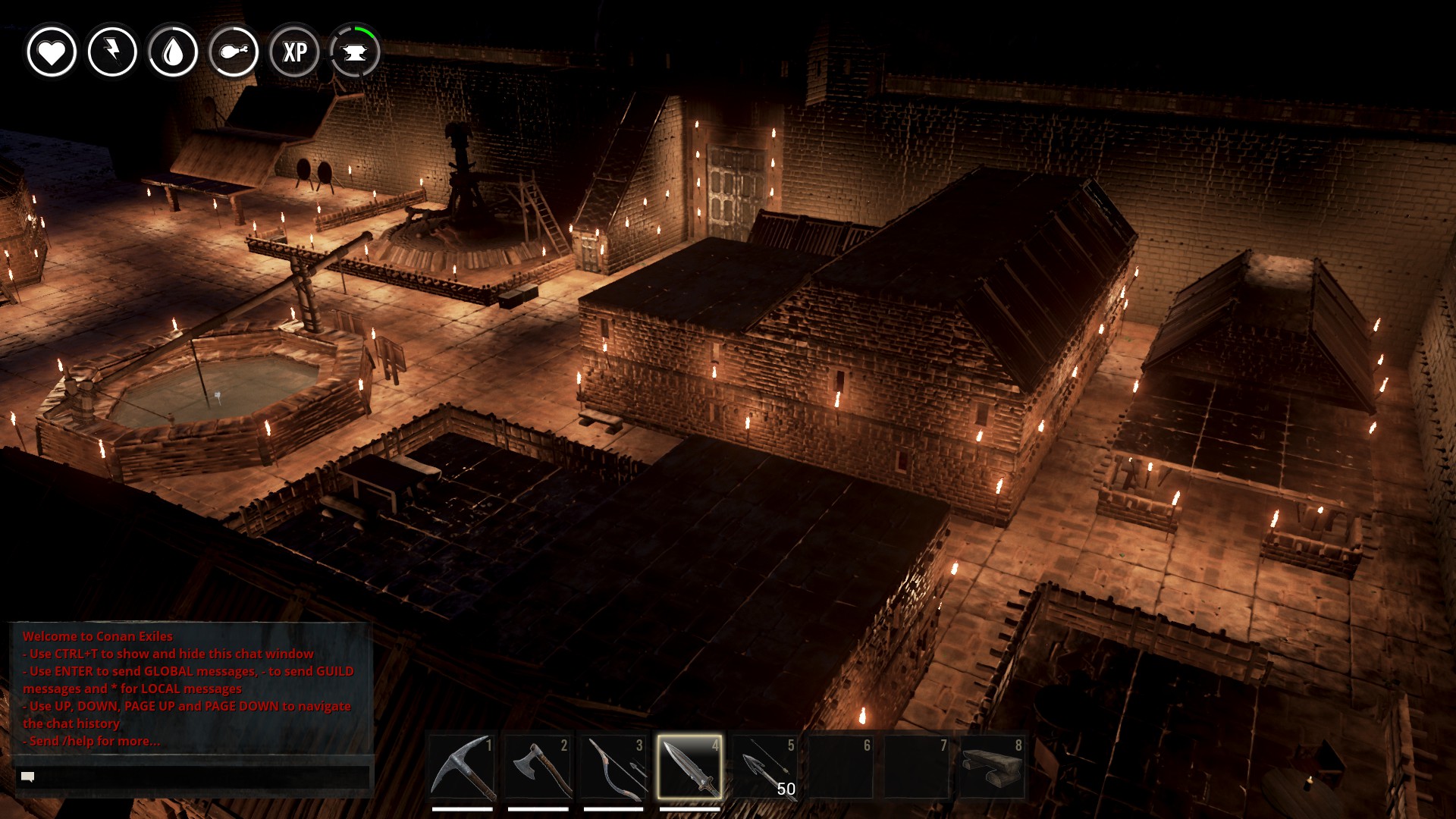Image resolution: width=1456 pixels, height=819 pixels.
Task: Choose the bow in hotbar slot 3
Action: 613,767
